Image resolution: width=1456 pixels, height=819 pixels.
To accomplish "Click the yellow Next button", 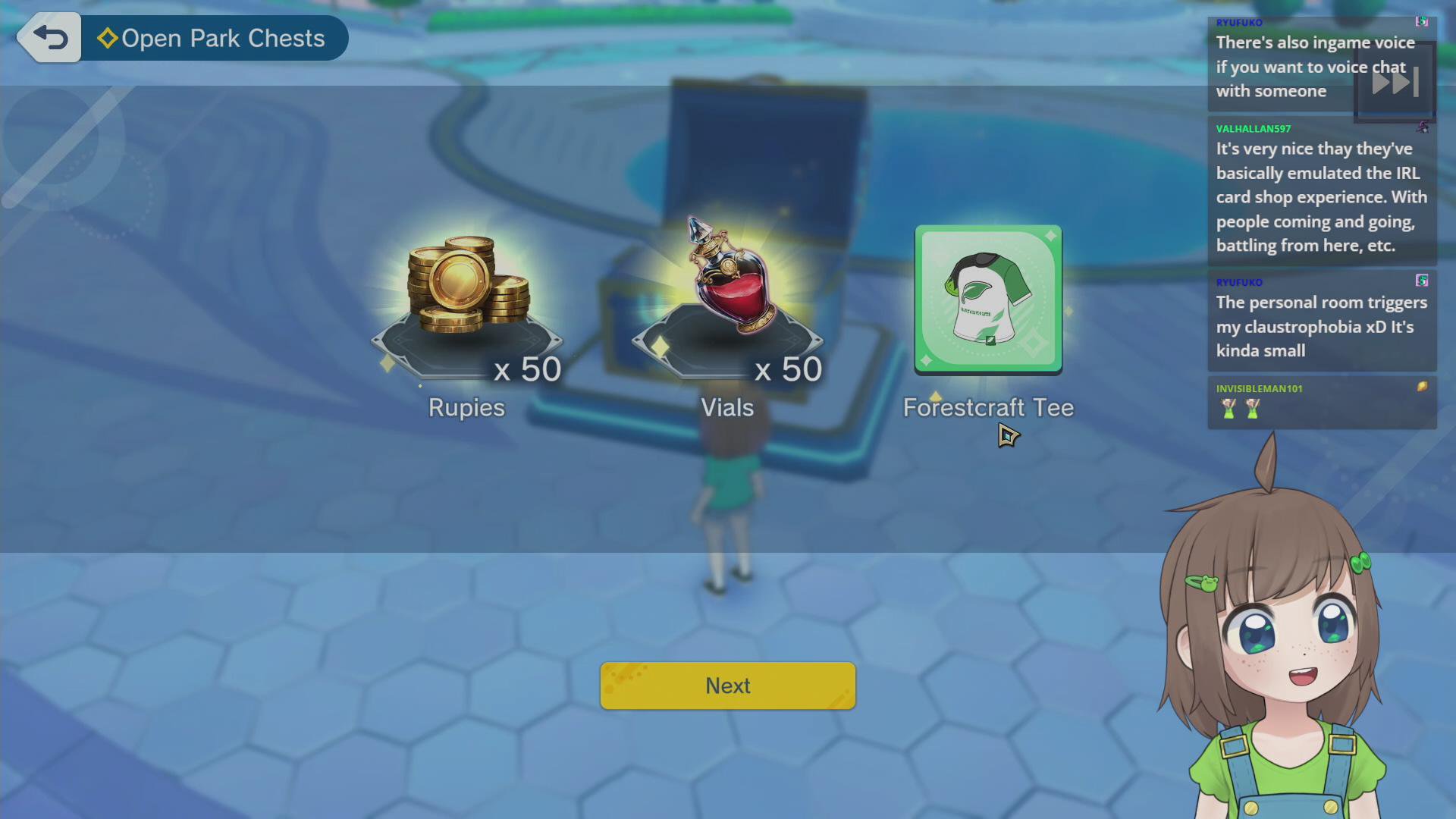I will [727, 686].
